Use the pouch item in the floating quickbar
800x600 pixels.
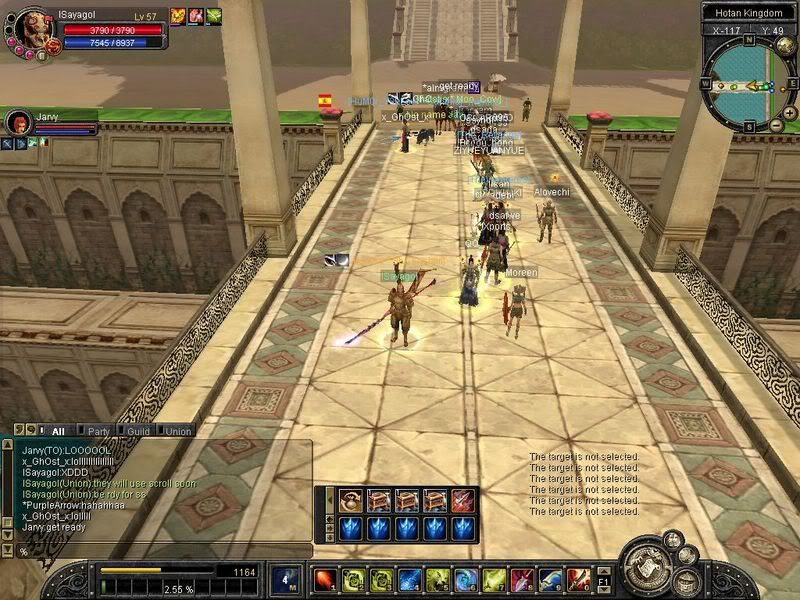pos(351,500)
